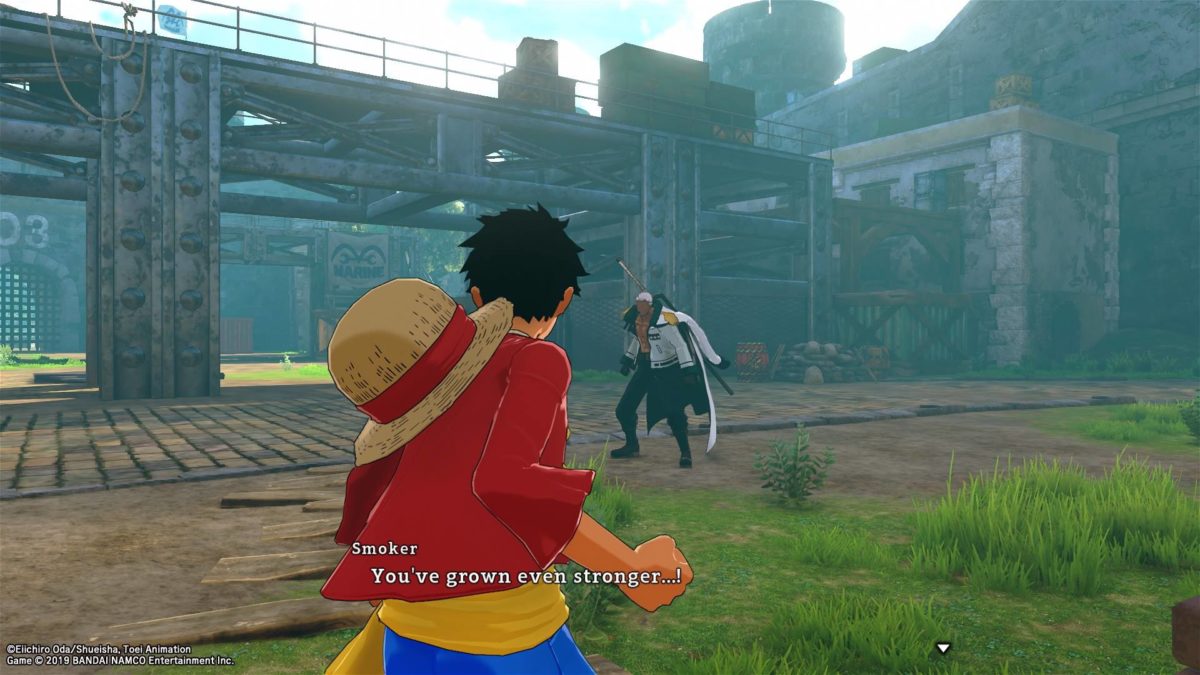Advance dialogue with the white arrow indicator

tap(942, 648)
